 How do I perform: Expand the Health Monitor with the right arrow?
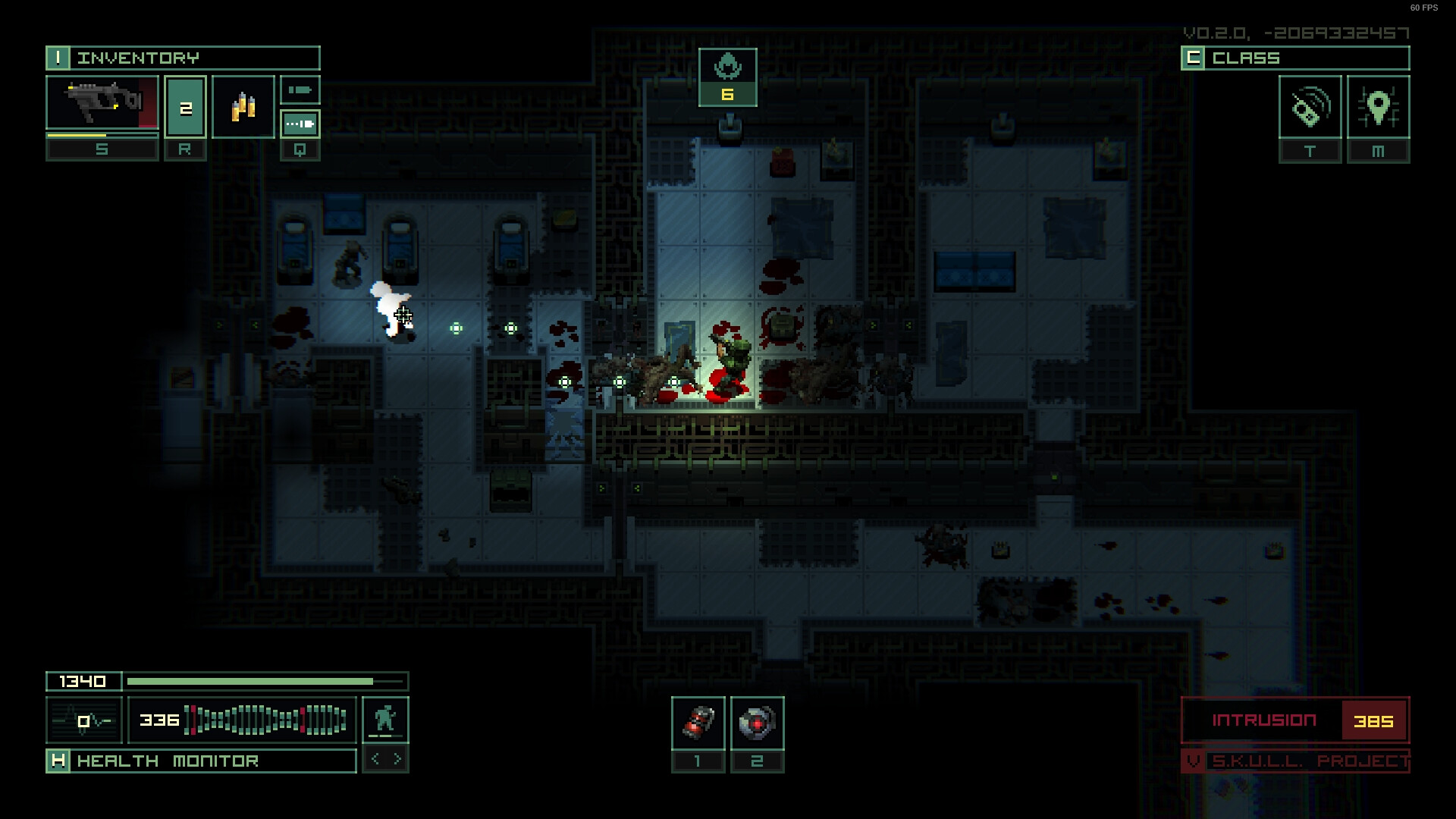click(x=397, y=758)
